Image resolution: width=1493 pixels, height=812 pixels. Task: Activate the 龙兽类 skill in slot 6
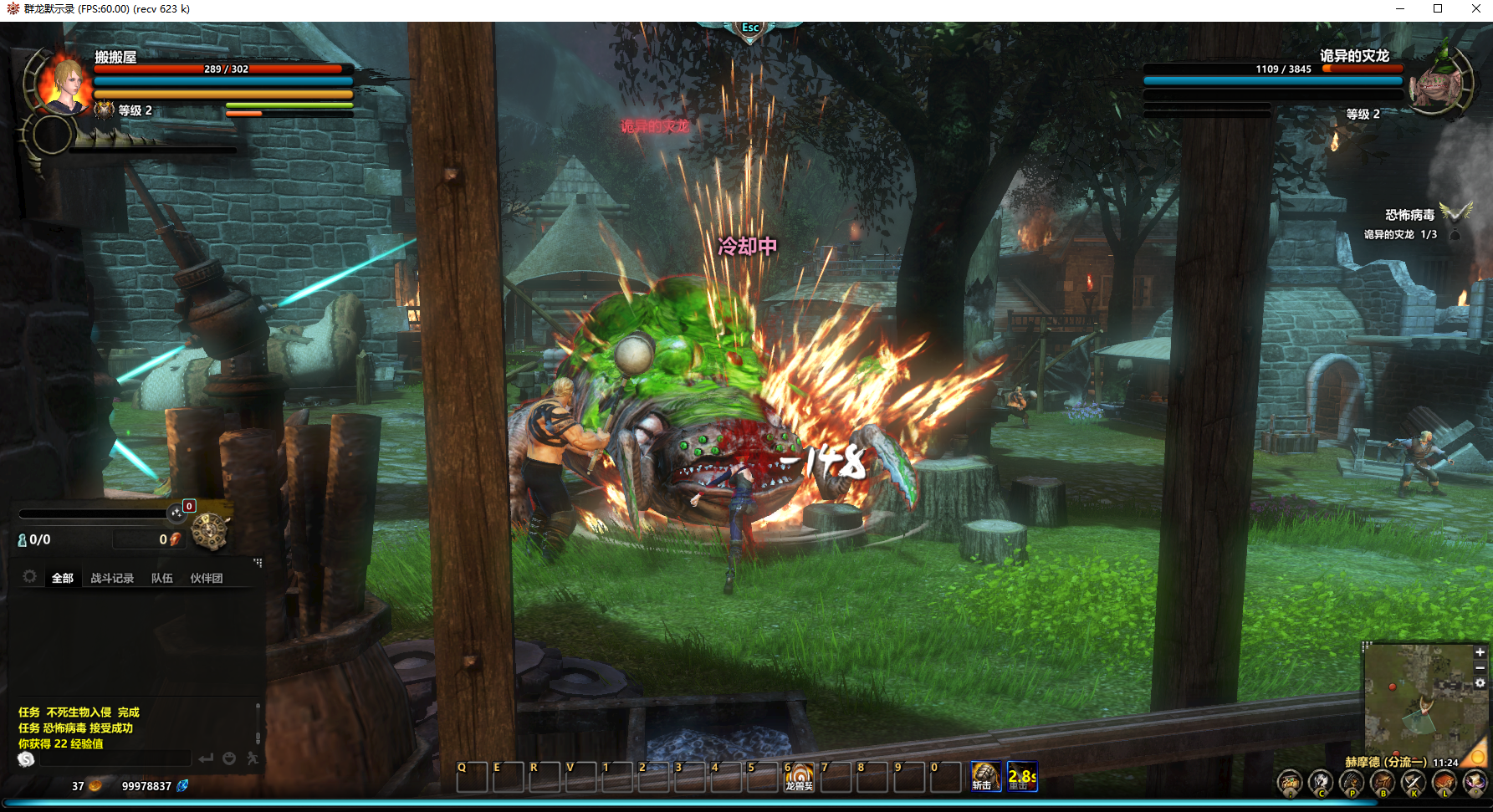click(x=798, y=777)
